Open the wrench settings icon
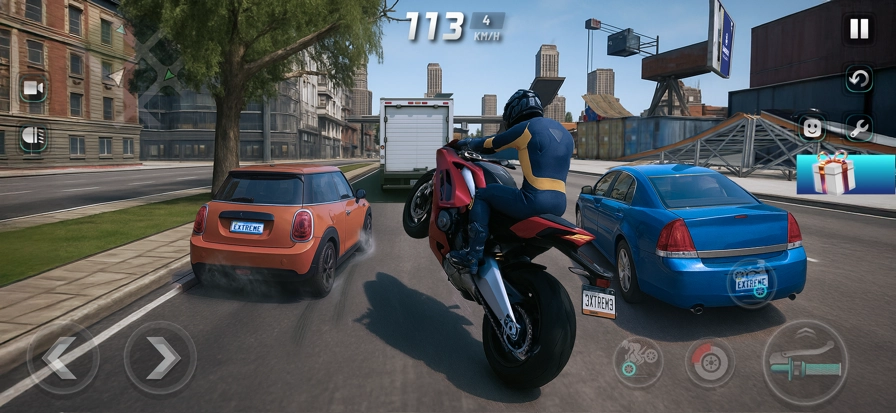896x413 pixels. click(x=859, y=127)
